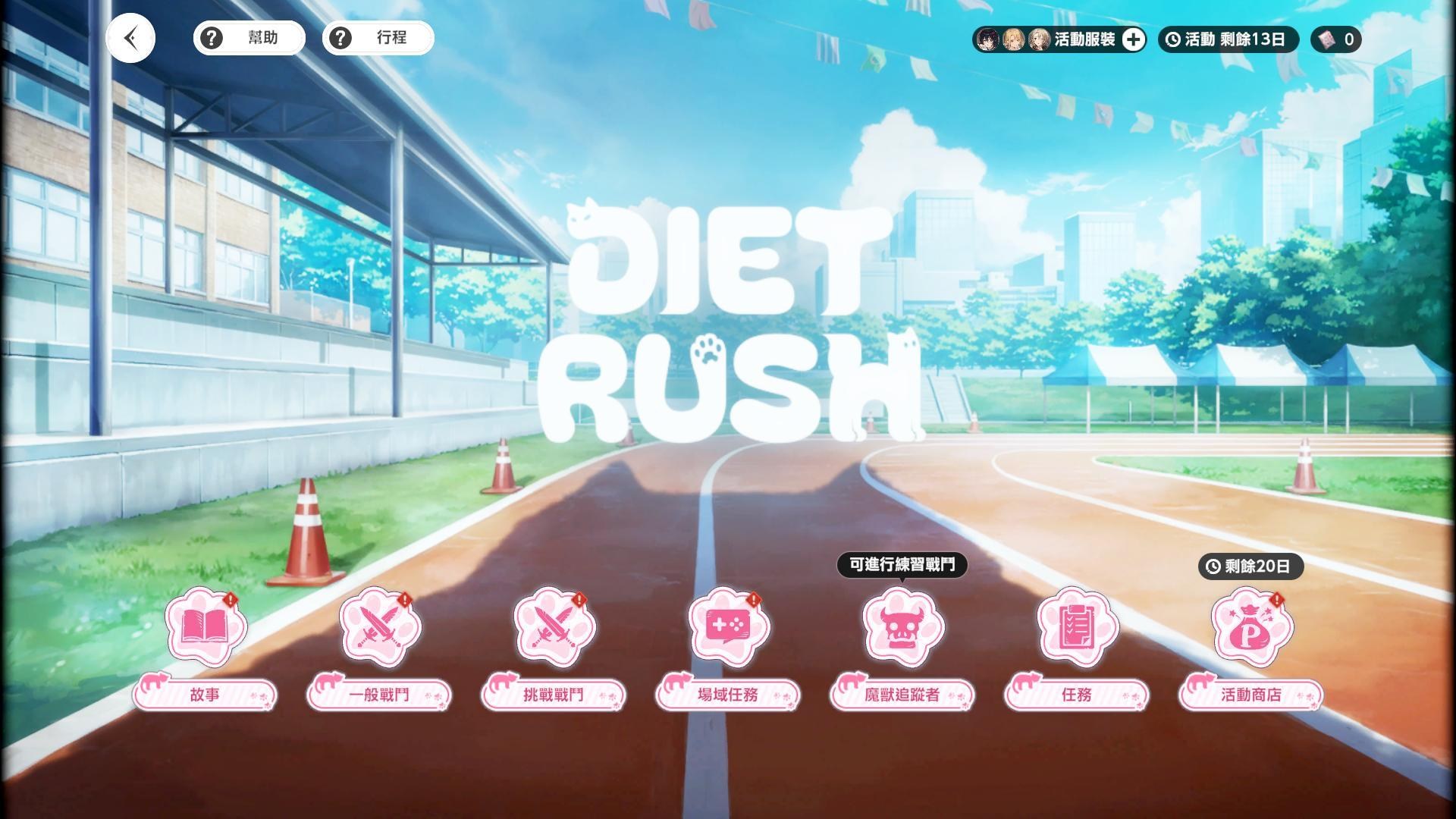Open the first character portrait in 活動服裝

click(988, 40)
